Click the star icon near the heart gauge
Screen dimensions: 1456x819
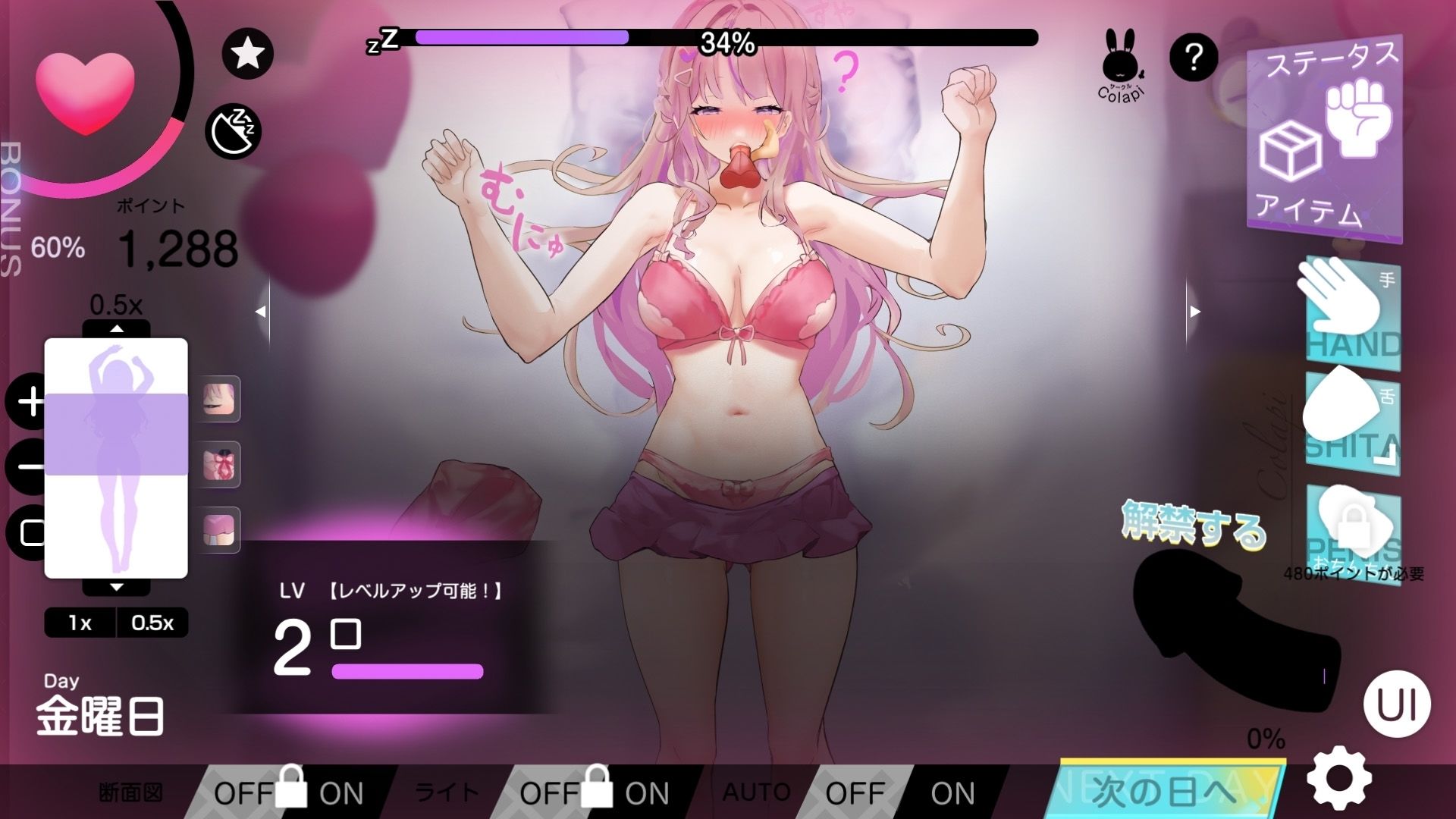point(248,52)
